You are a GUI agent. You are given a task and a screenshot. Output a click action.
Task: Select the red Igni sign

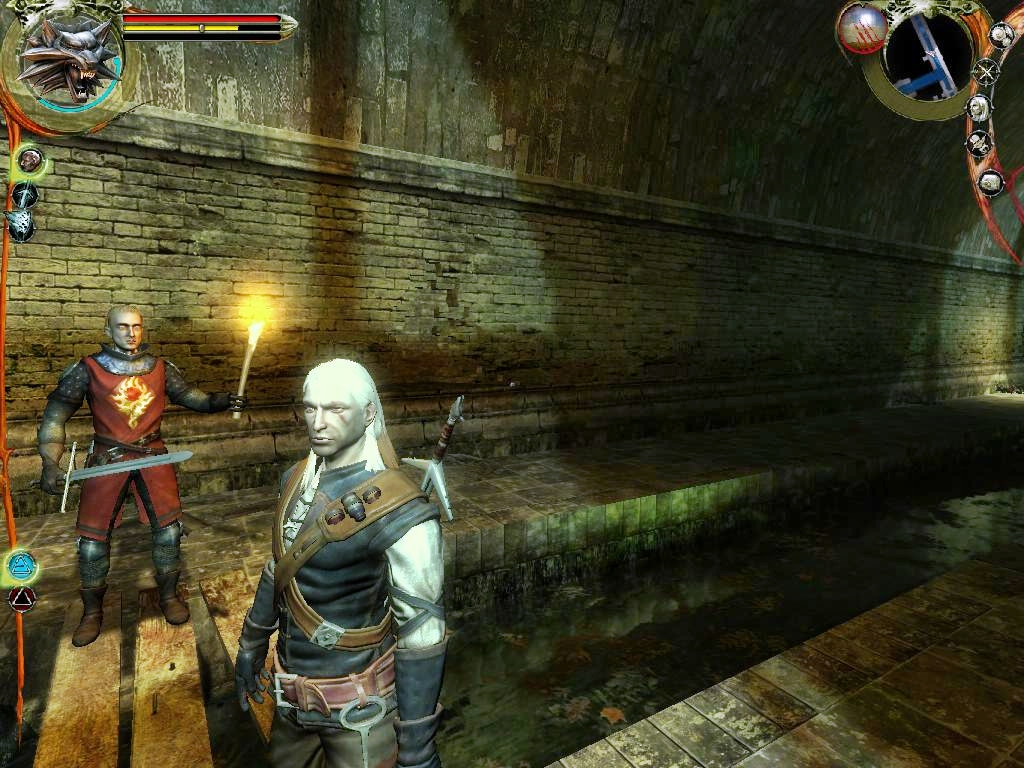(21, 599)
